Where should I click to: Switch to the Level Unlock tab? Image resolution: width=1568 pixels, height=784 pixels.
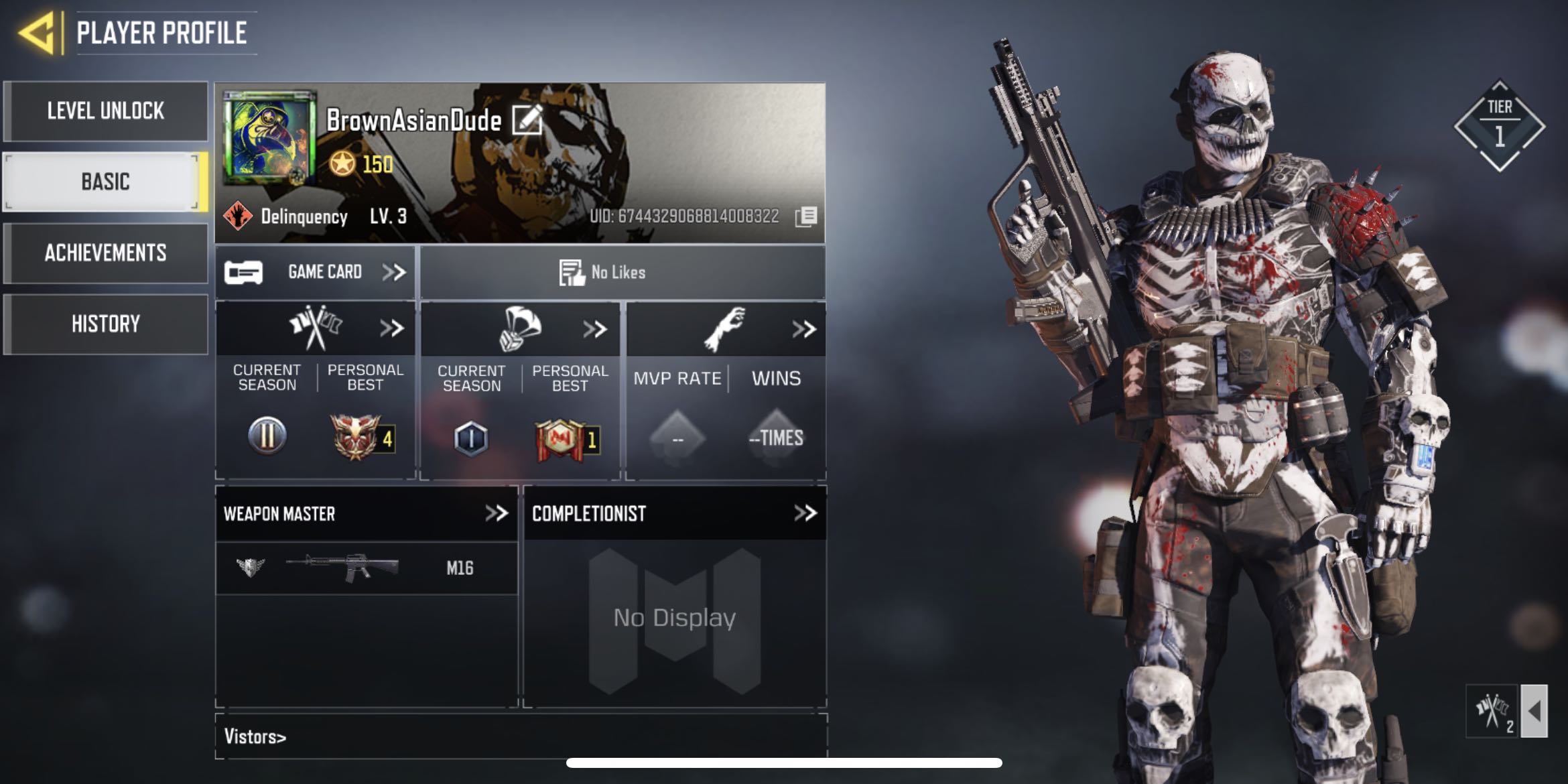coord(105,111)
